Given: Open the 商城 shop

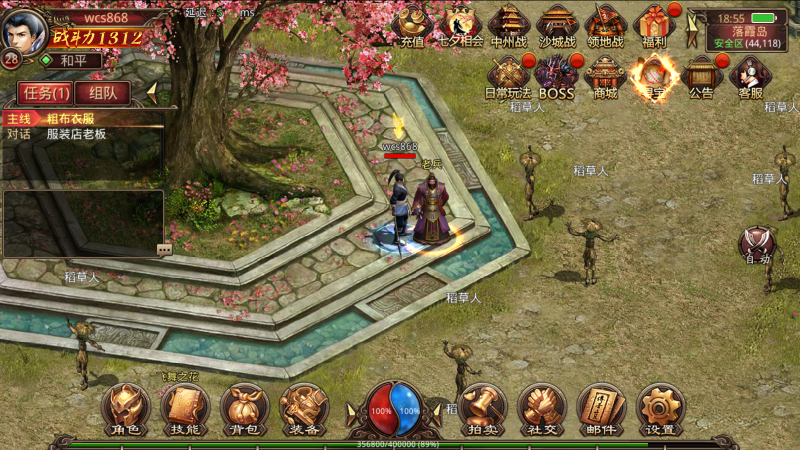Looking at the screenshot, I should (x=605, y=76).
